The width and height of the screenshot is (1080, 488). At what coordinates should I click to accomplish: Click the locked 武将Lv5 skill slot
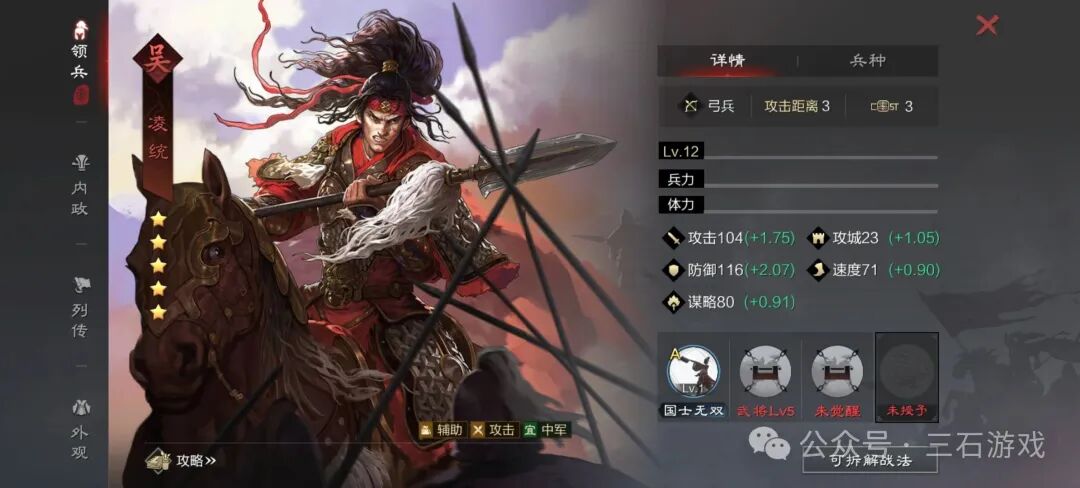(x=765, y=372)
